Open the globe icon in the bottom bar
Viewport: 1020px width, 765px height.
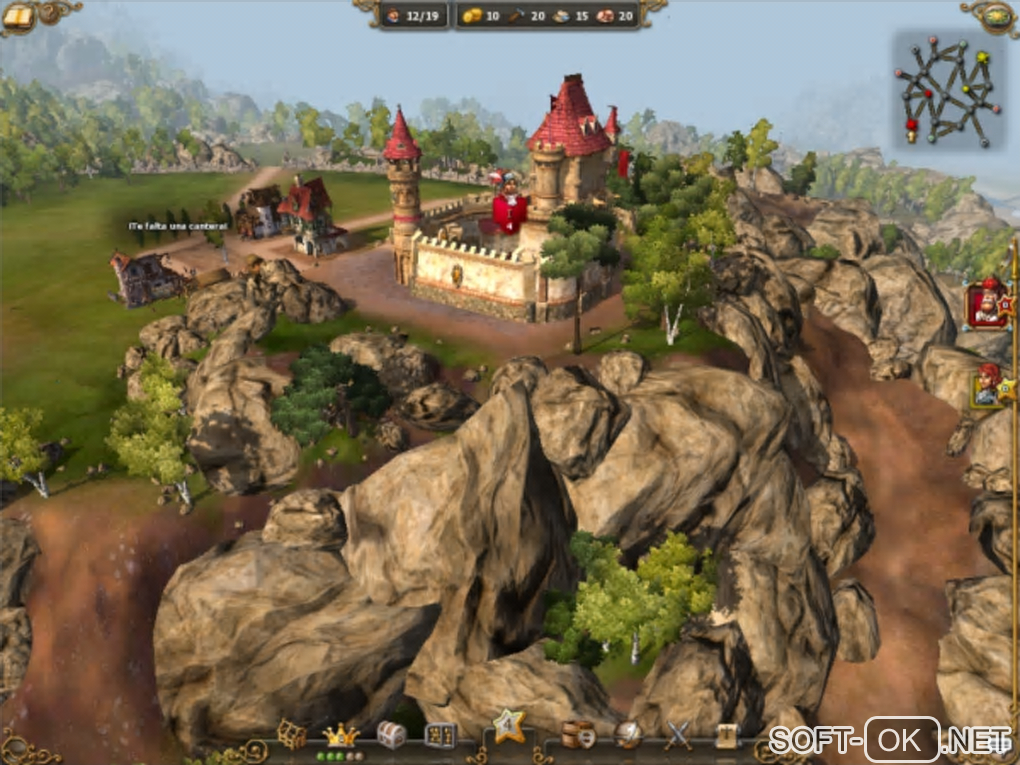[x=629, y=735]
